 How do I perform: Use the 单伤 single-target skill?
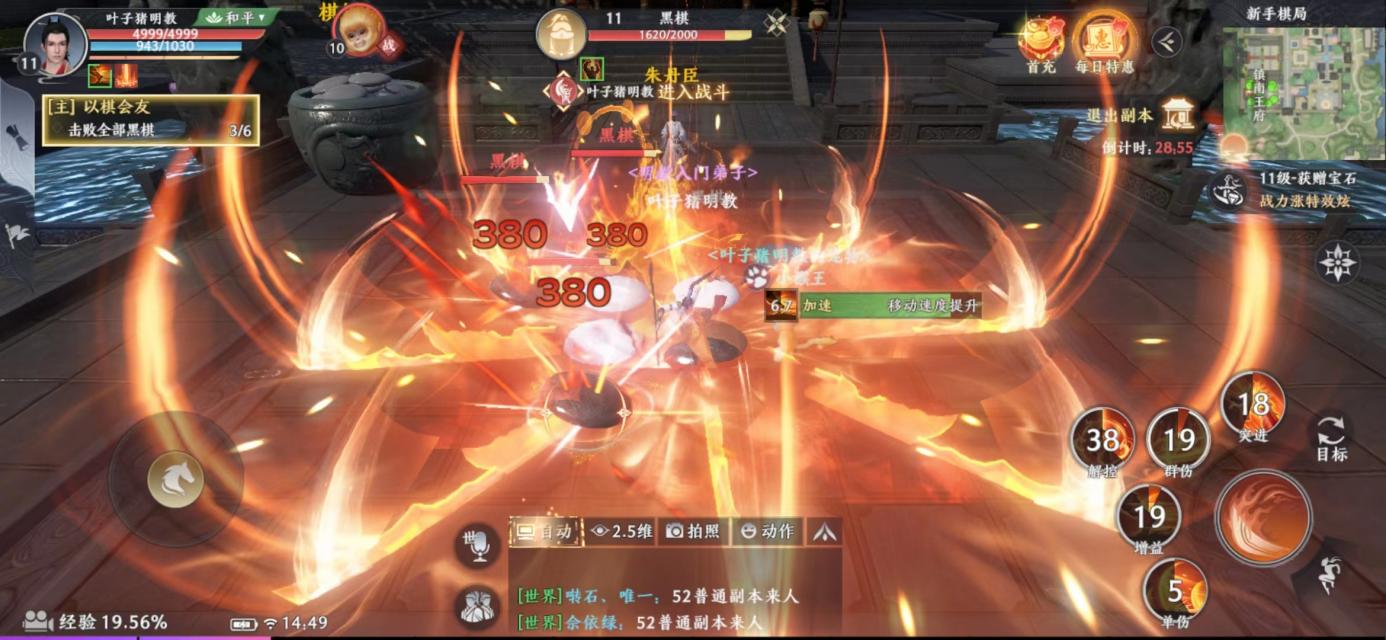[1175, 590]
